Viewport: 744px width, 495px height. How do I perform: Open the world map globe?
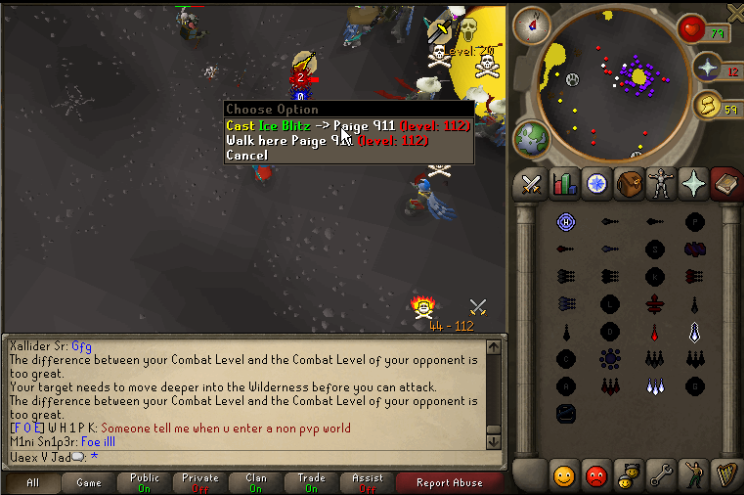click(x=530, y=138)
